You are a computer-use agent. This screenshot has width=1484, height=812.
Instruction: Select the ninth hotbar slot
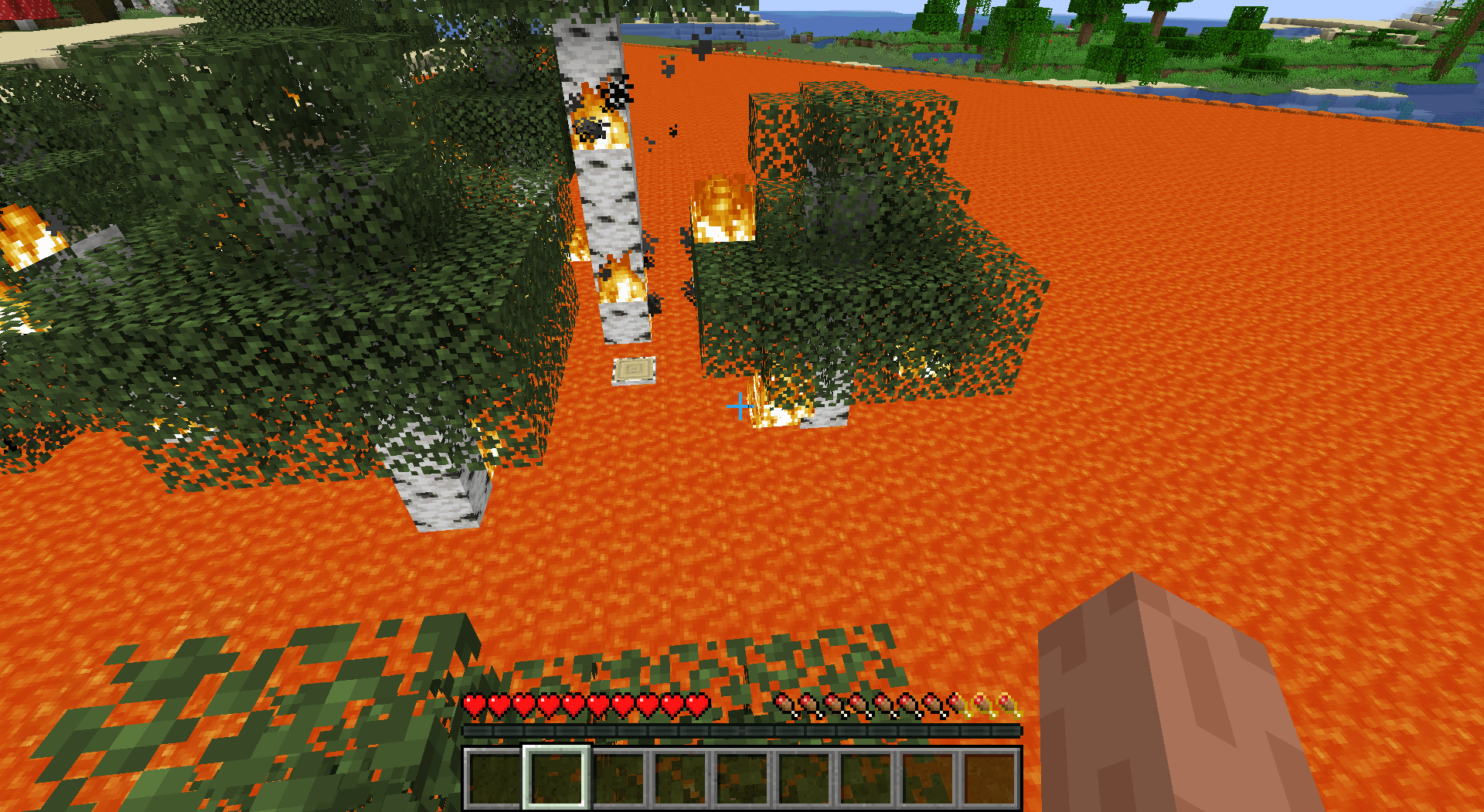point(989,780)
